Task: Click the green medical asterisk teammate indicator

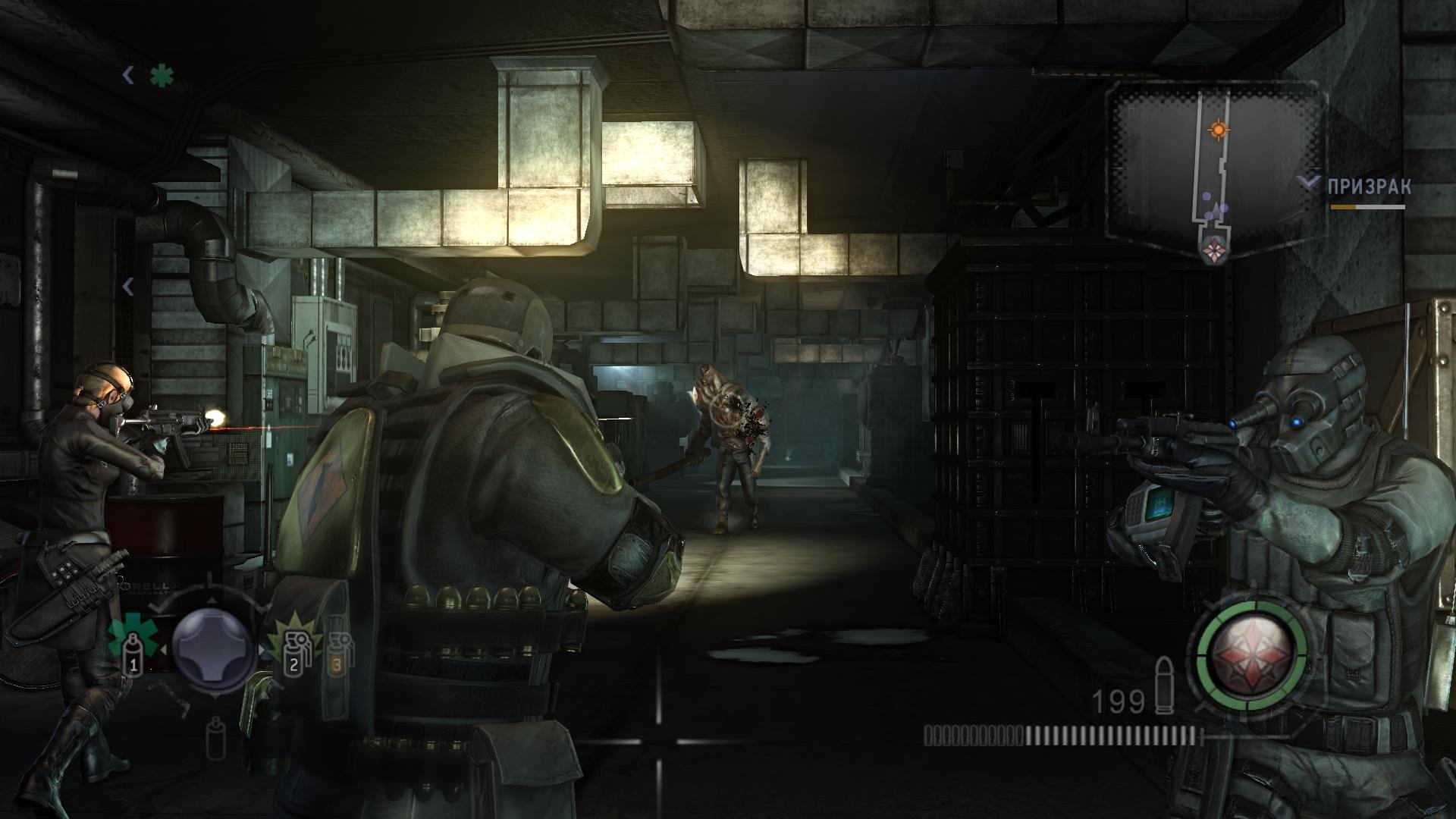Action: coord(161,76)
